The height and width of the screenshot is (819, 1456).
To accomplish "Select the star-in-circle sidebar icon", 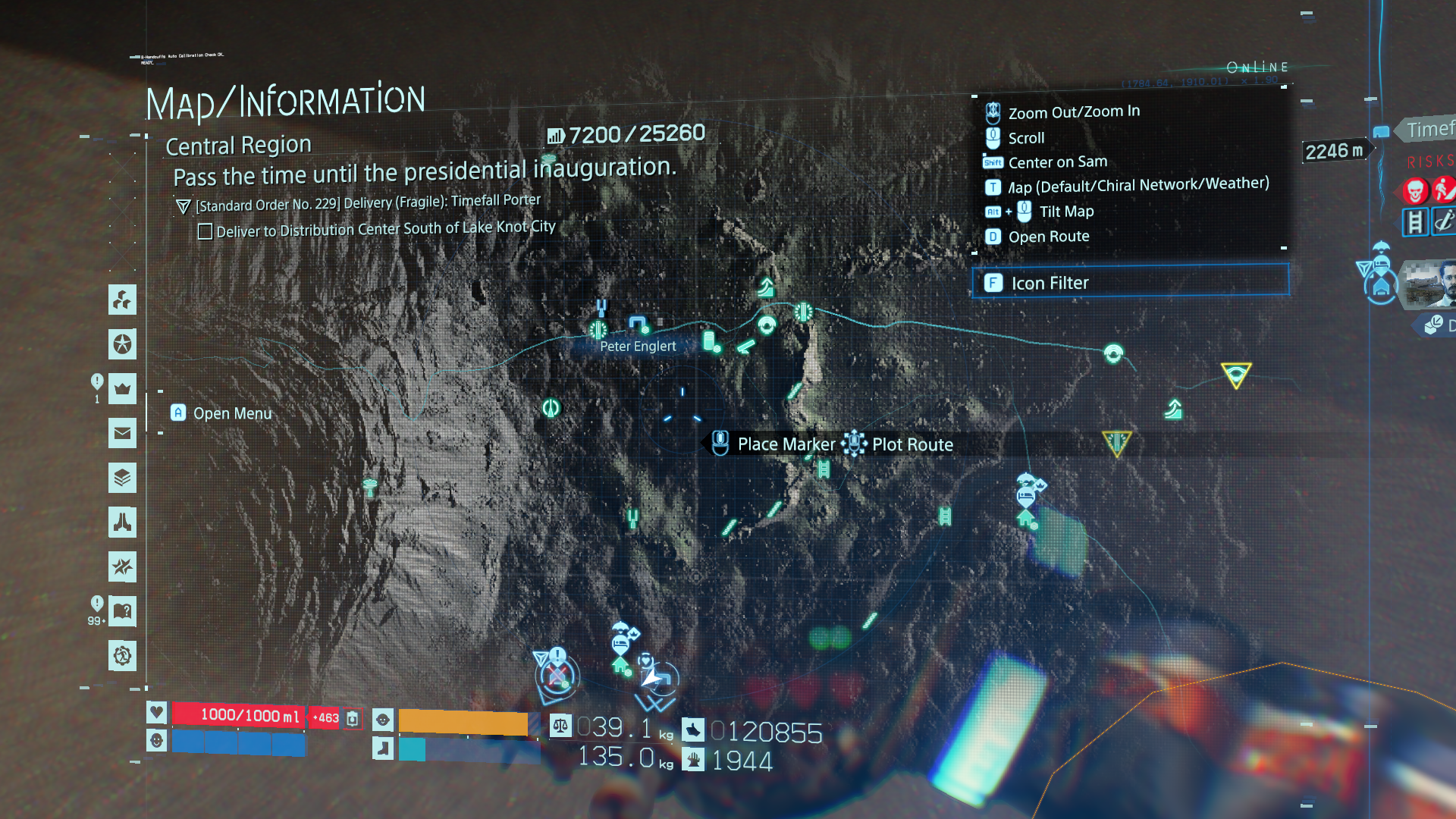I will pos(122,345).
